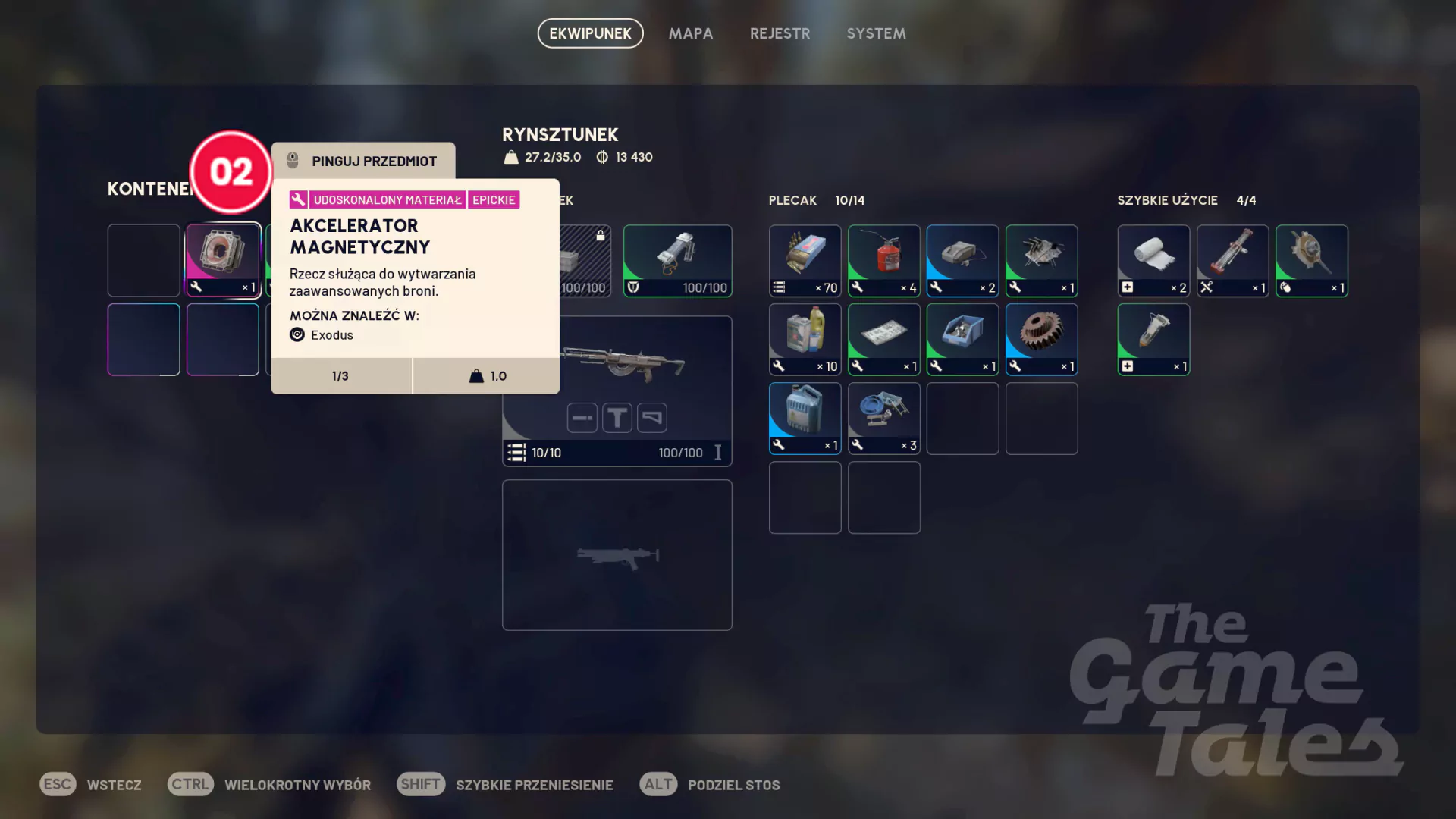Select the syringe injector quick-use slot
The width and height of the screenshot is (1456, 819).
coord(1153,339)
